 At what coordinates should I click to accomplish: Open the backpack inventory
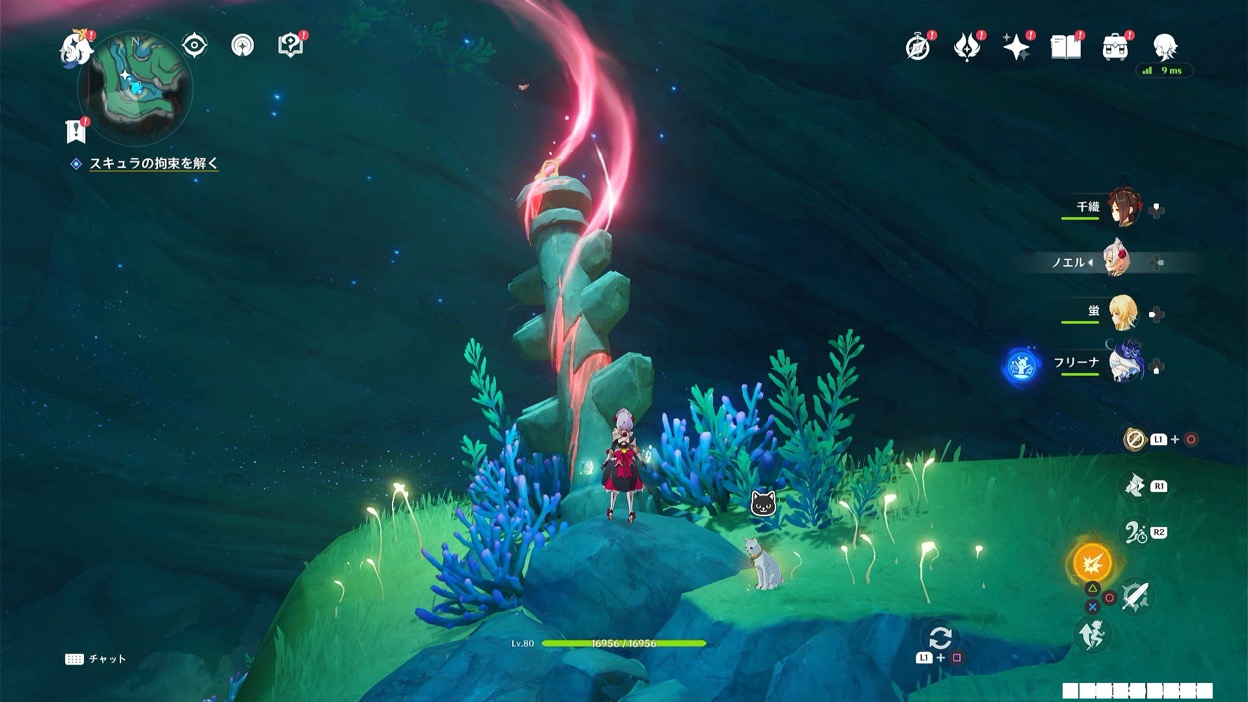click(x=1115, y=47)
